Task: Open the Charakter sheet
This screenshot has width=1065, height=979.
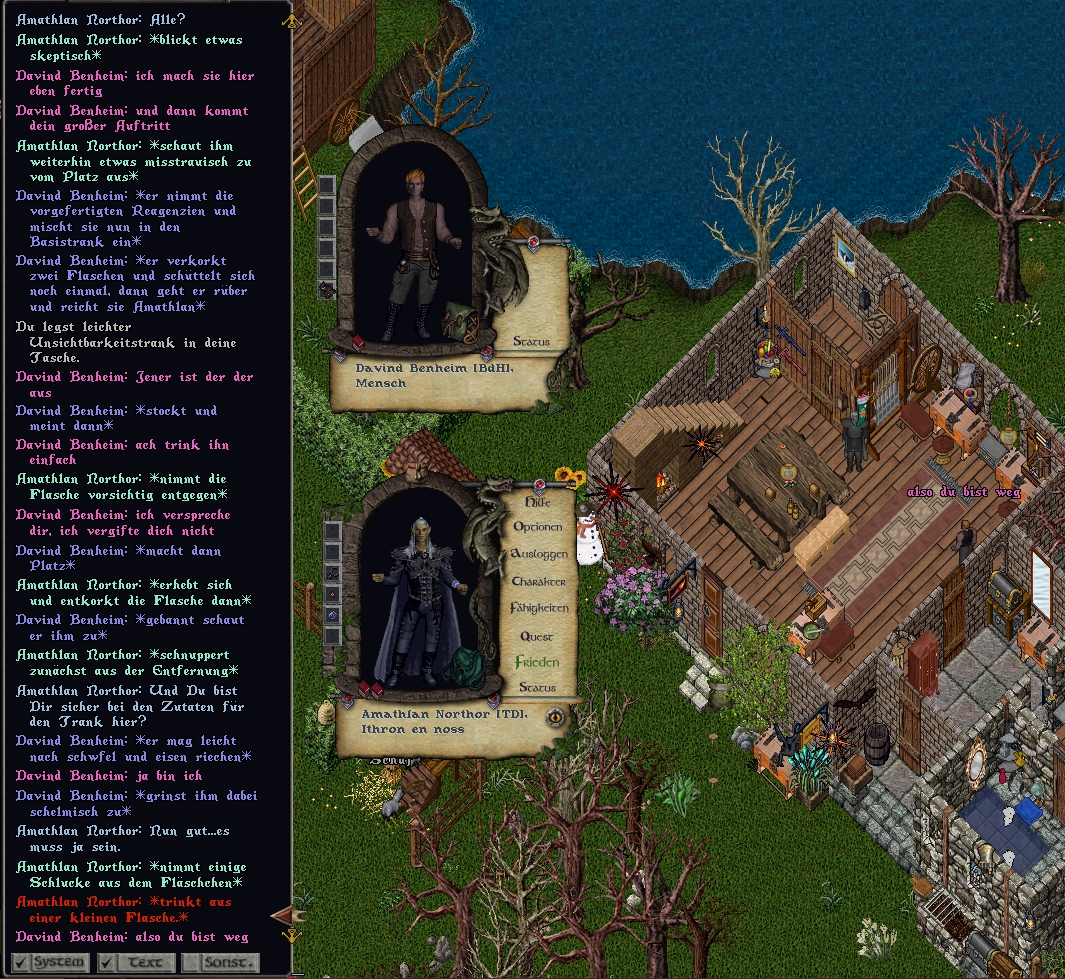Action: [x=539, y=581]
